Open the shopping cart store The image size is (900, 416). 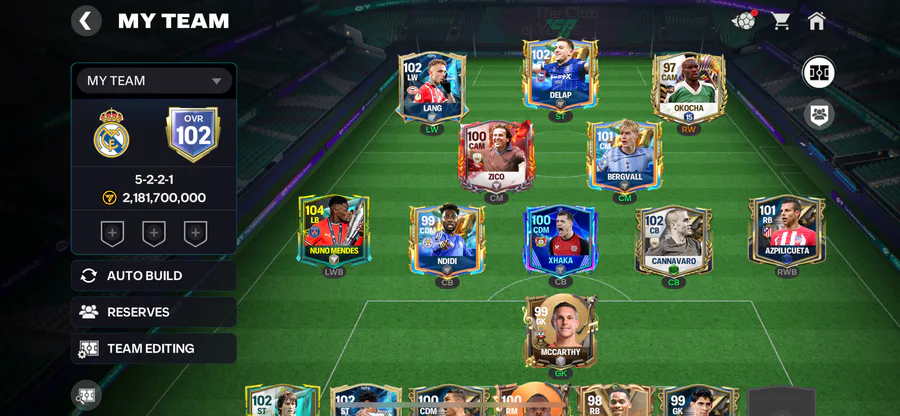click(x=781, y=21)
